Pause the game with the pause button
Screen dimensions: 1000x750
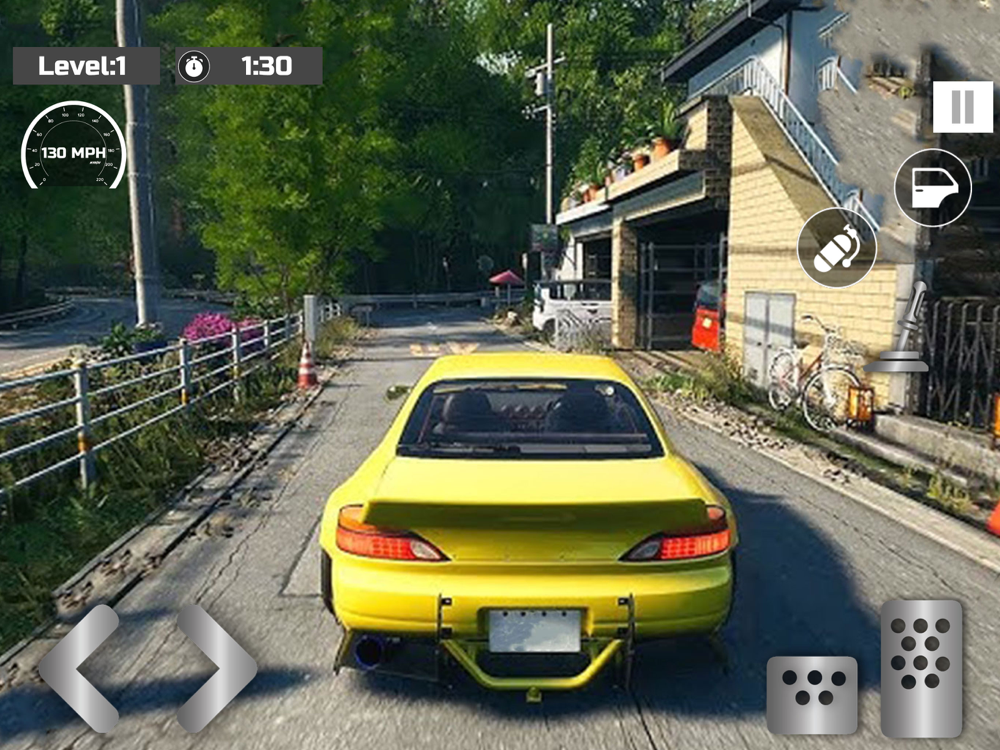tap(962, 107)
